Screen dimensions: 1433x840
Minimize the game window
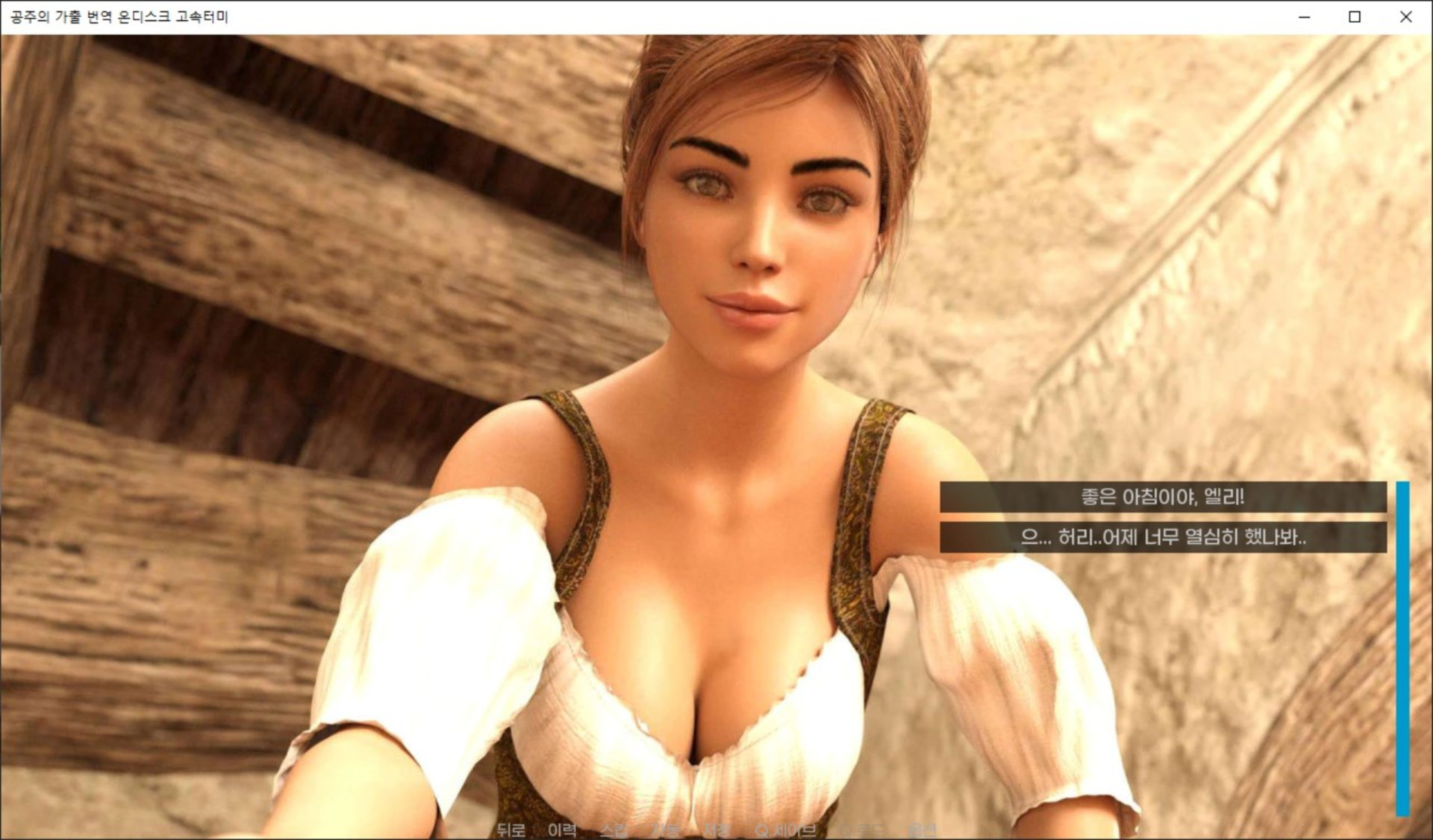tap(1304, 16)
